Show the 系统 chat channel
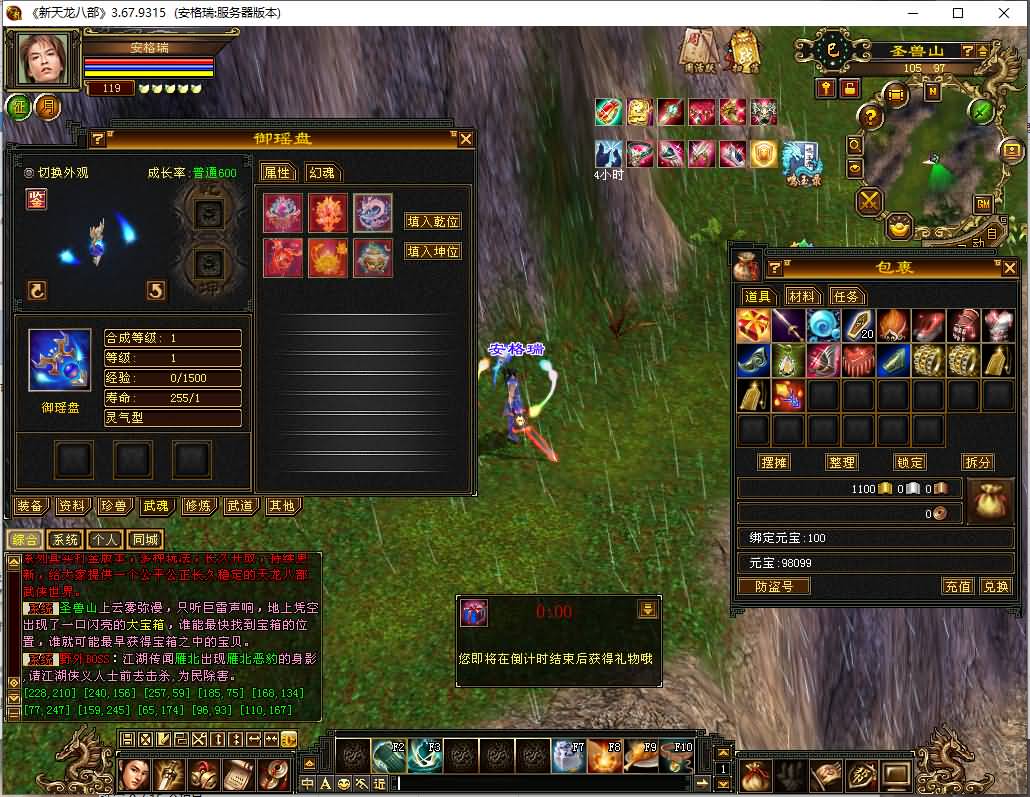Image resolution: width=1030 pixels, height=797 pixels. pos(65,539)
